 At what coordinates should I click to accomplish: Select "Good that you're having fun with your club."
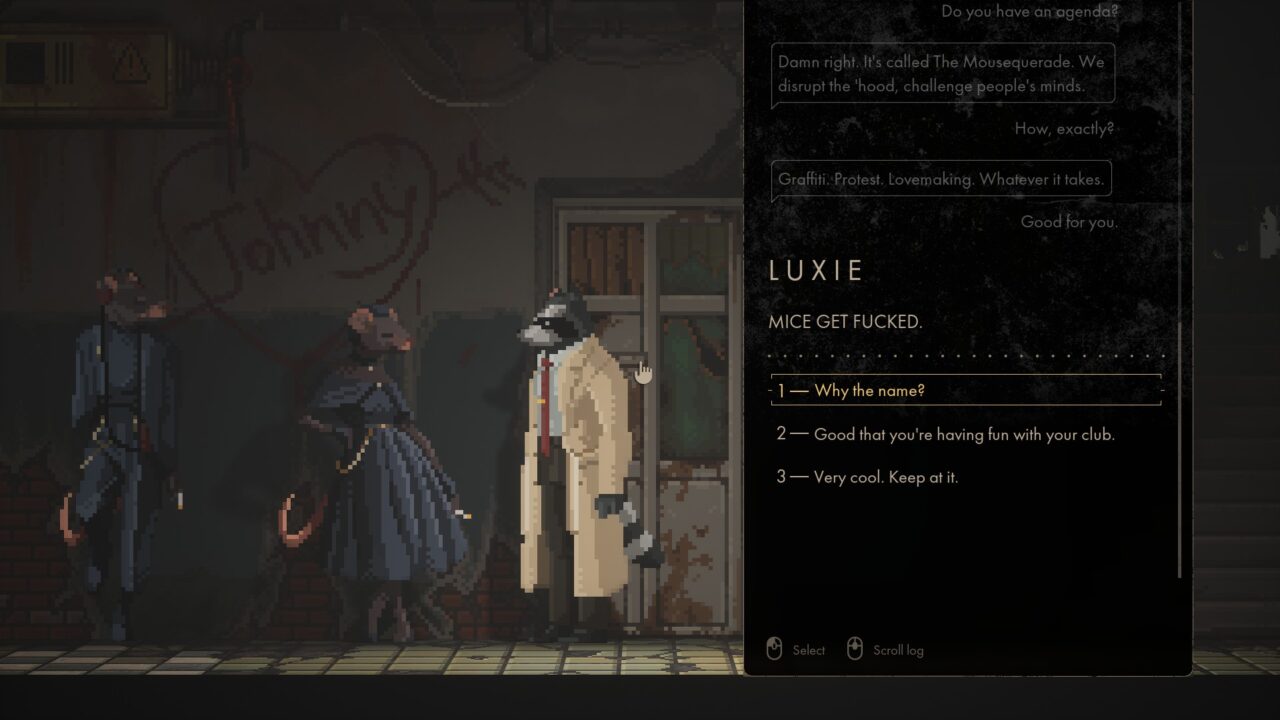coord(964,435)
